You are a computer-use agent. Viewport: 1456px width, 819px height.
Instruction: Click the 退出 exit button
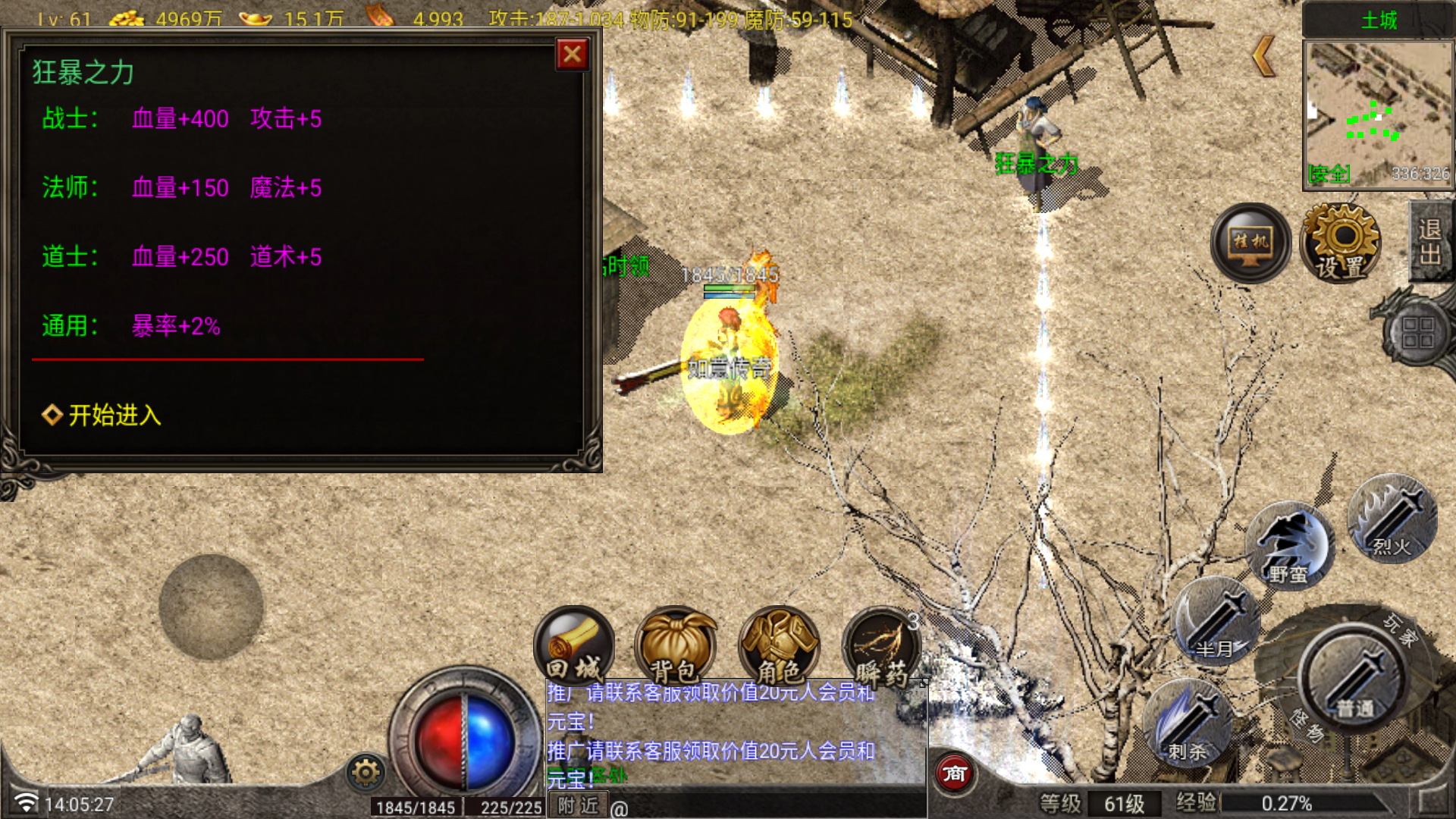pos(1430,242)
